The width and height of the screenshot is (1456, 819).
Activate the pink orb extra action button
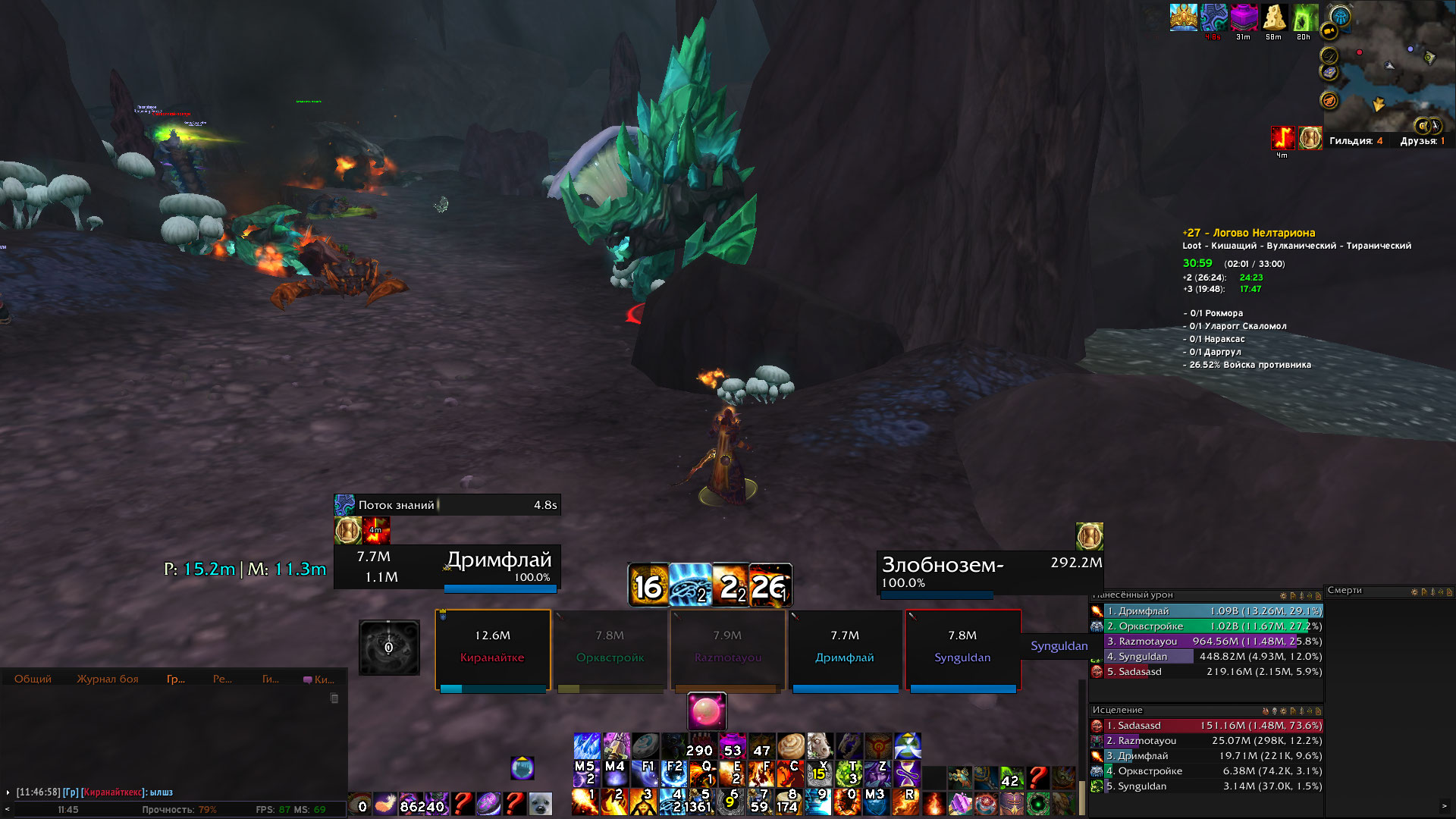[707, 711]
